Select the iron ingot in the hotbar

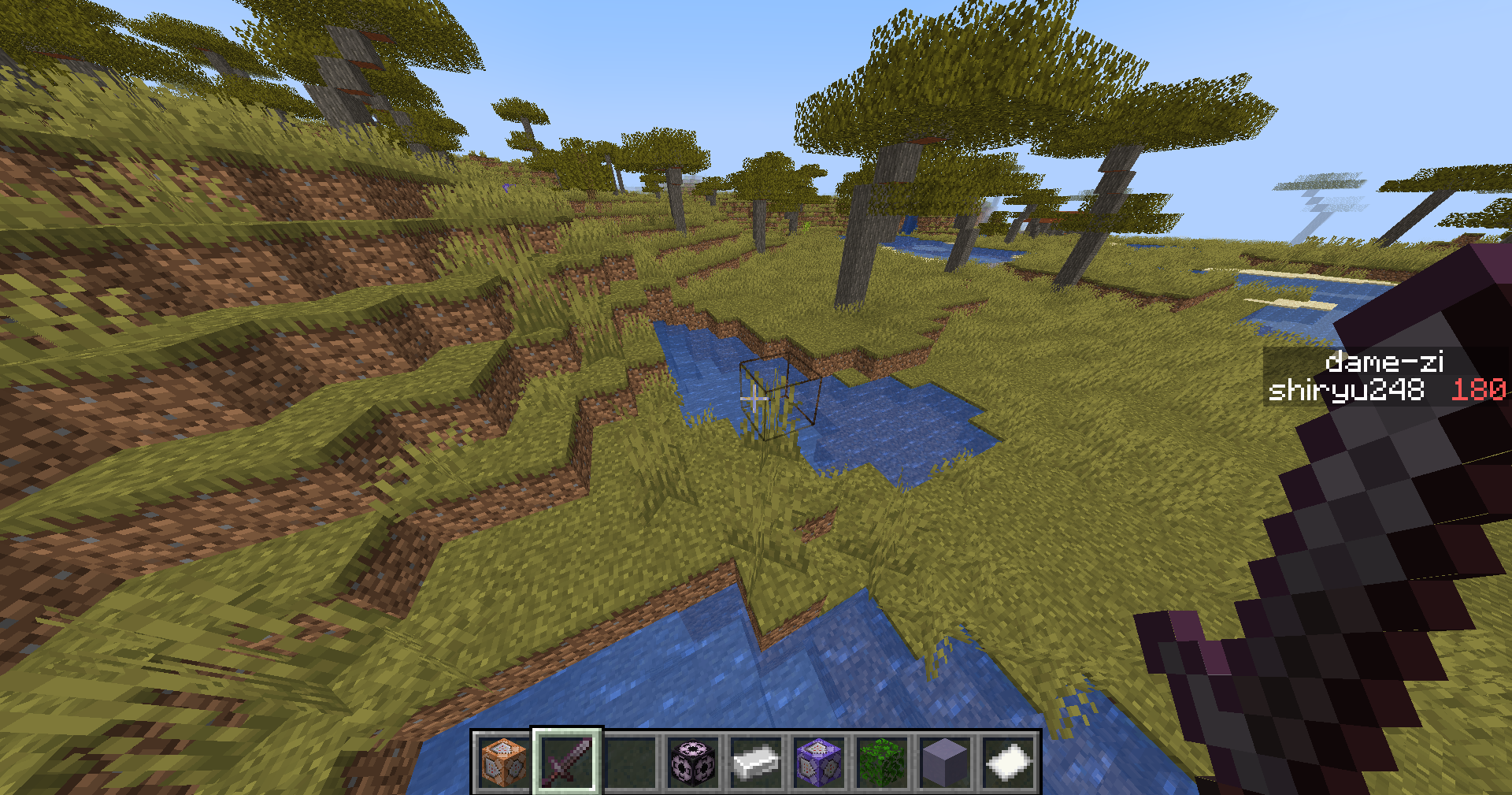[756, 763]
